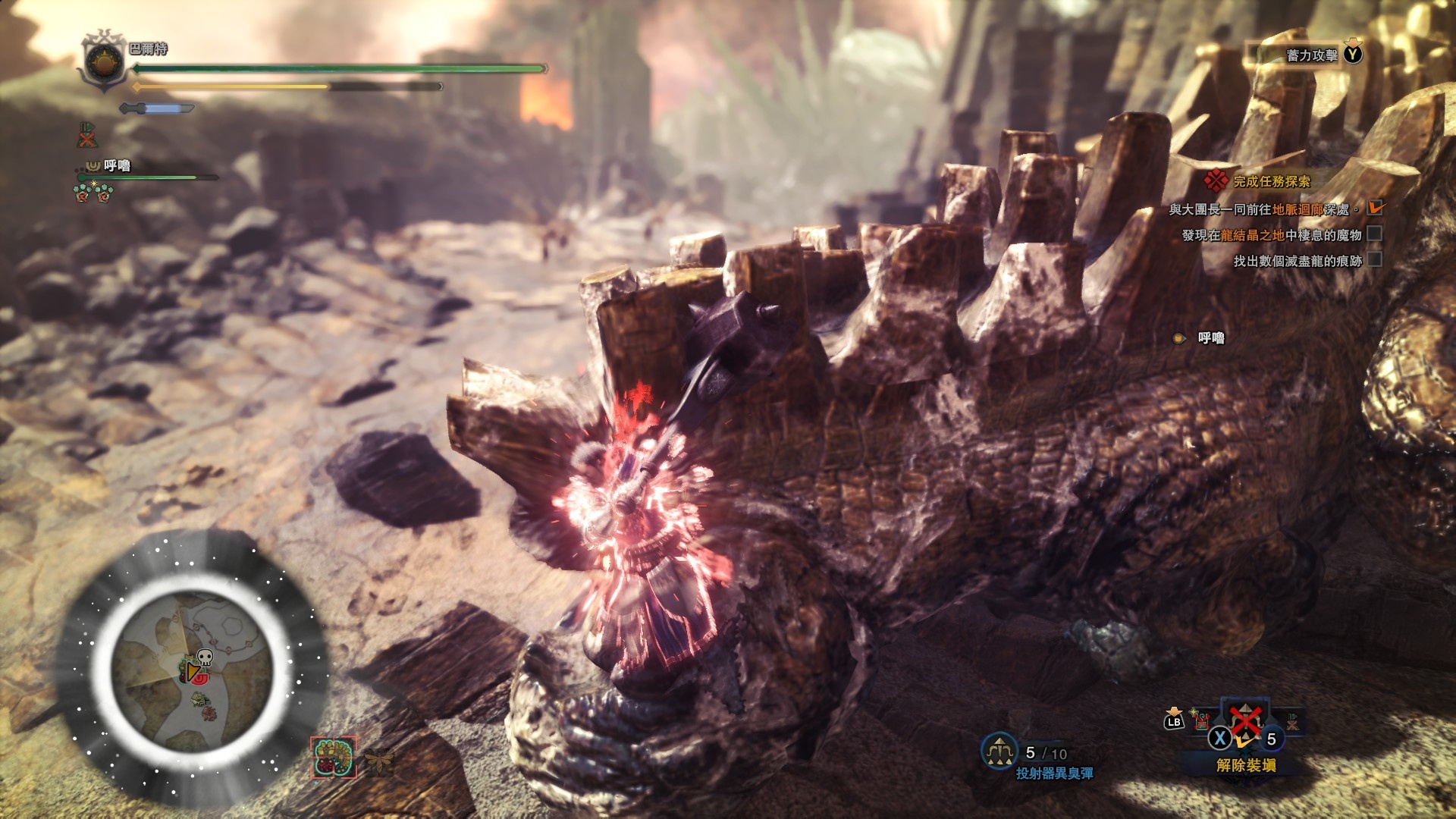
Task: Click the 呼嚕 companion marker label
Action: click(1210, 338)
